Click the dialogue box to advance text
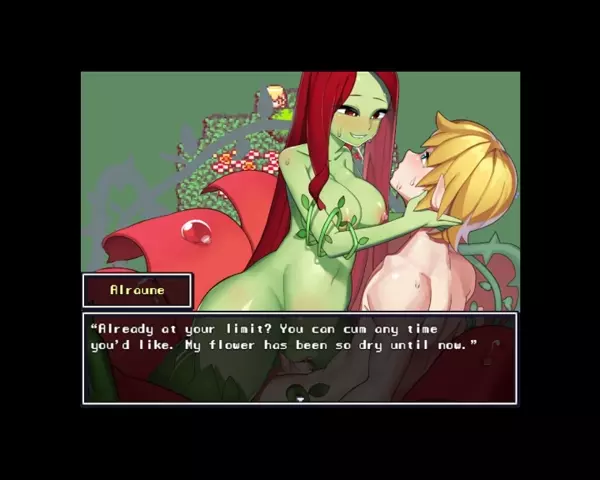The image size is (600, 480). [x=299, y=357]
